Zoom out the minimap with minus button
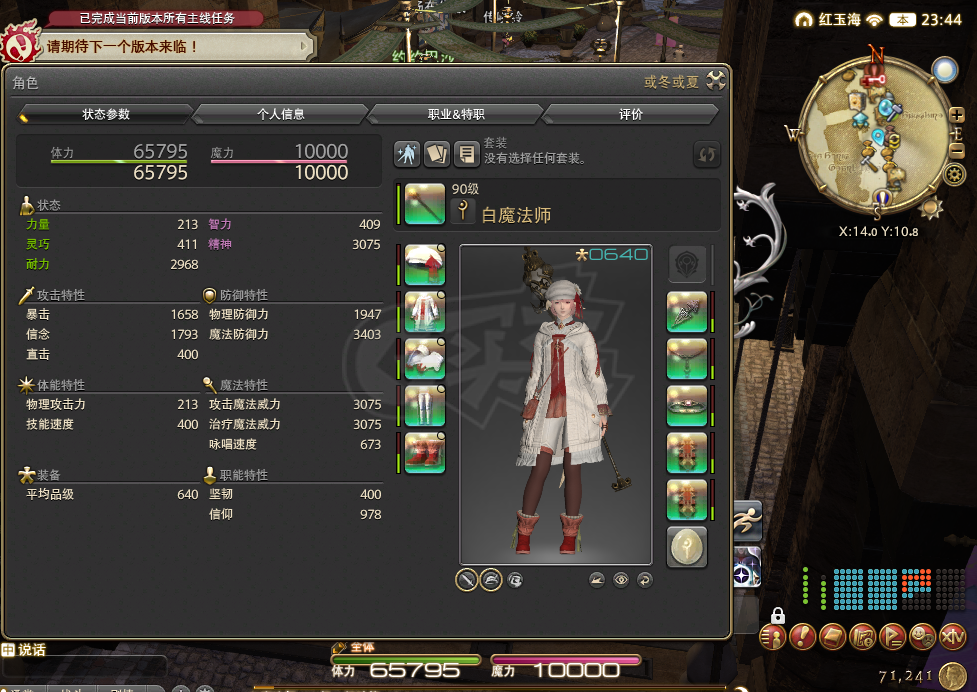 point(956,151)
